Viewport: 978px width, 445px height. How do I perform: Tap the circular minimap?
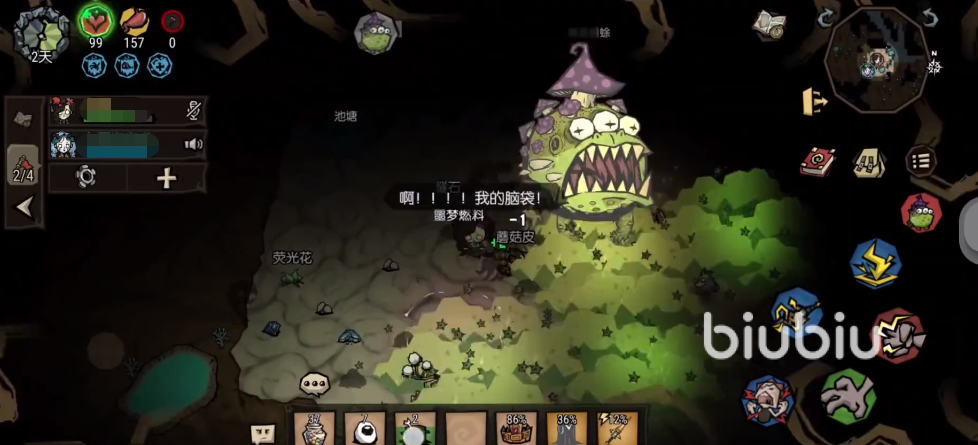877,60
